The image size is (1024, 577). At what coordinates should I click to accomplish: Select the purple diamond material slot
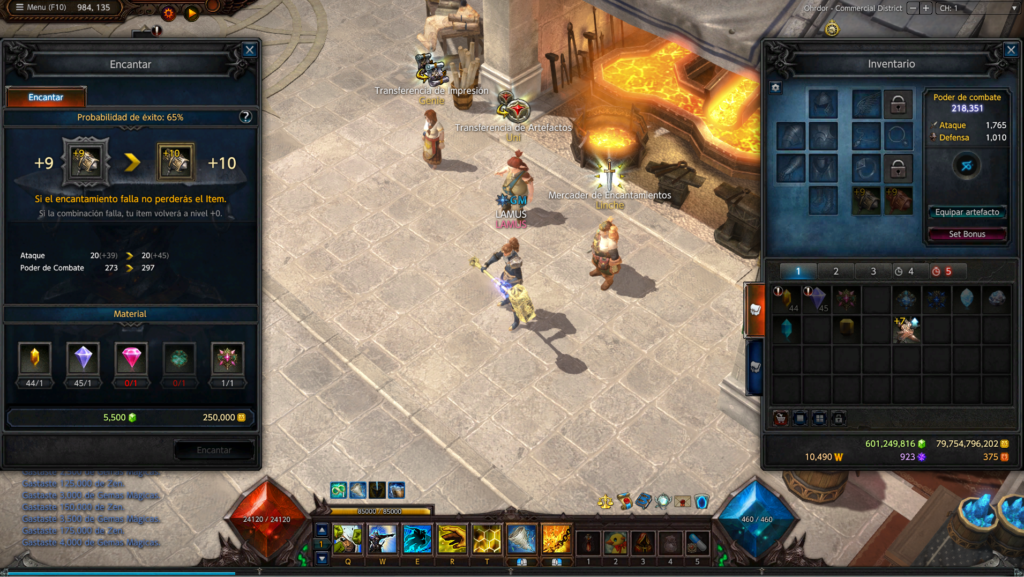coord(82,358)
